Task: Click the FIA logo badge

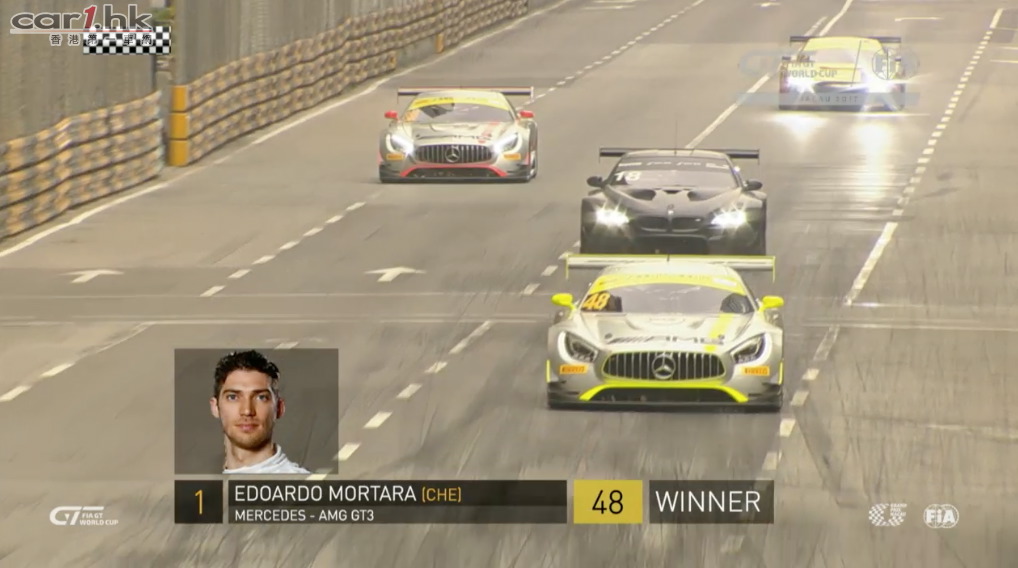Action: (x=940, y=516)
